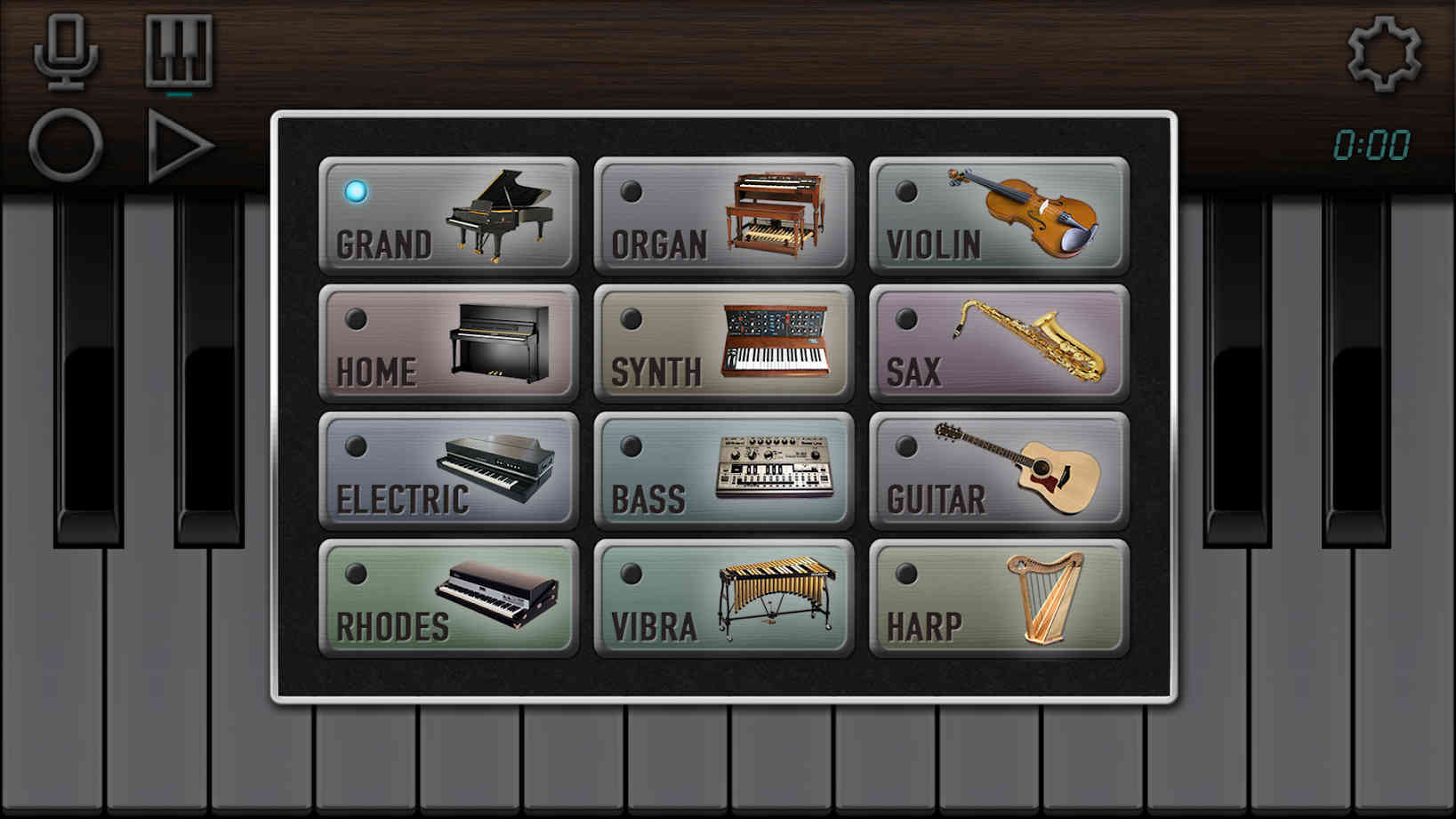This screenshot has height=819, width=1456.
Task: Choose the Organ instrument
Action: tap(723, 215)
